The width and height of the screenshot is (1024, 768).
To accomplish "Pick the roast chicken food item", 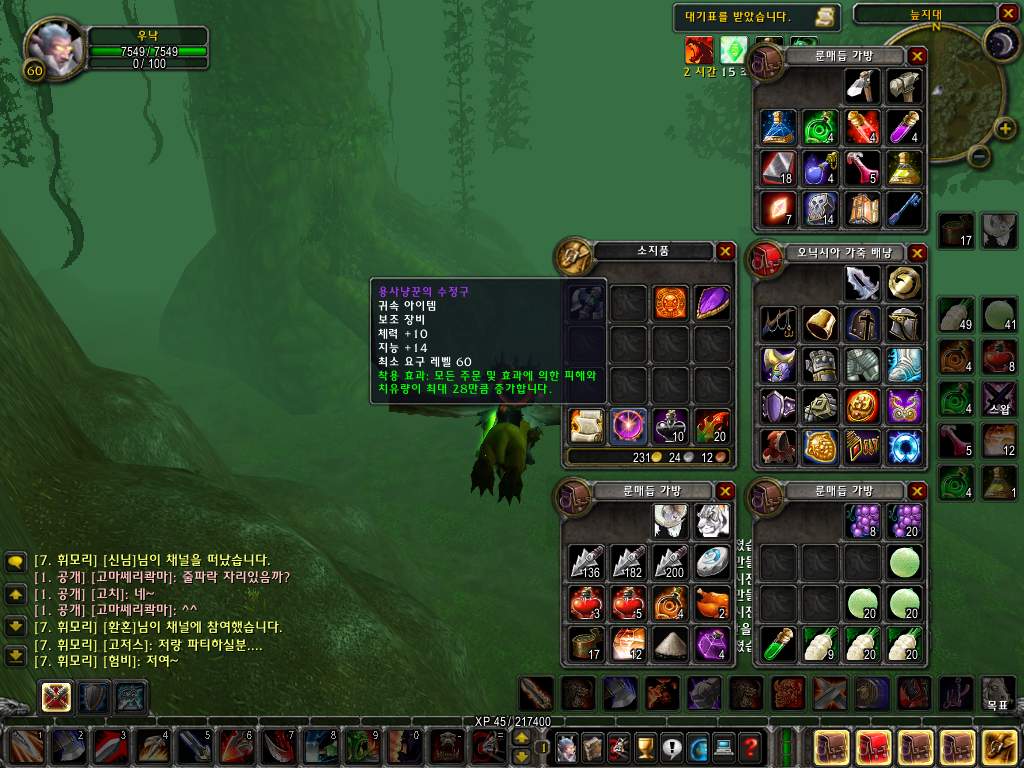I will coord(712,603).
